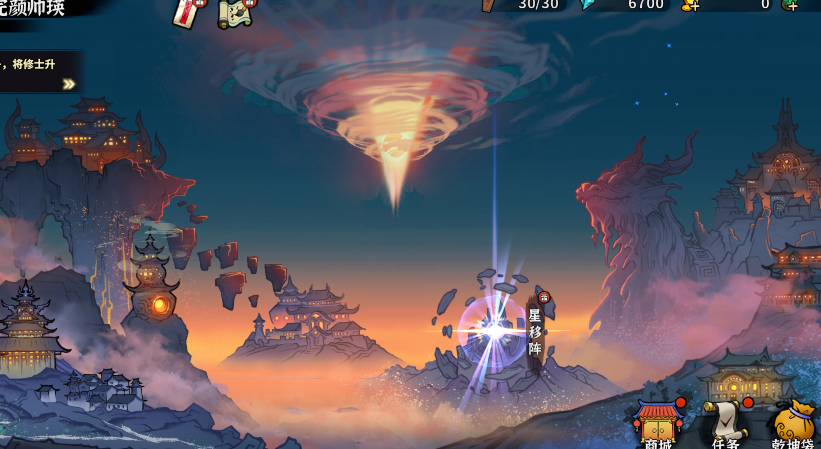The image size is (821, 449).
Task: Add more green currency via plus
Action: [791, 5]
